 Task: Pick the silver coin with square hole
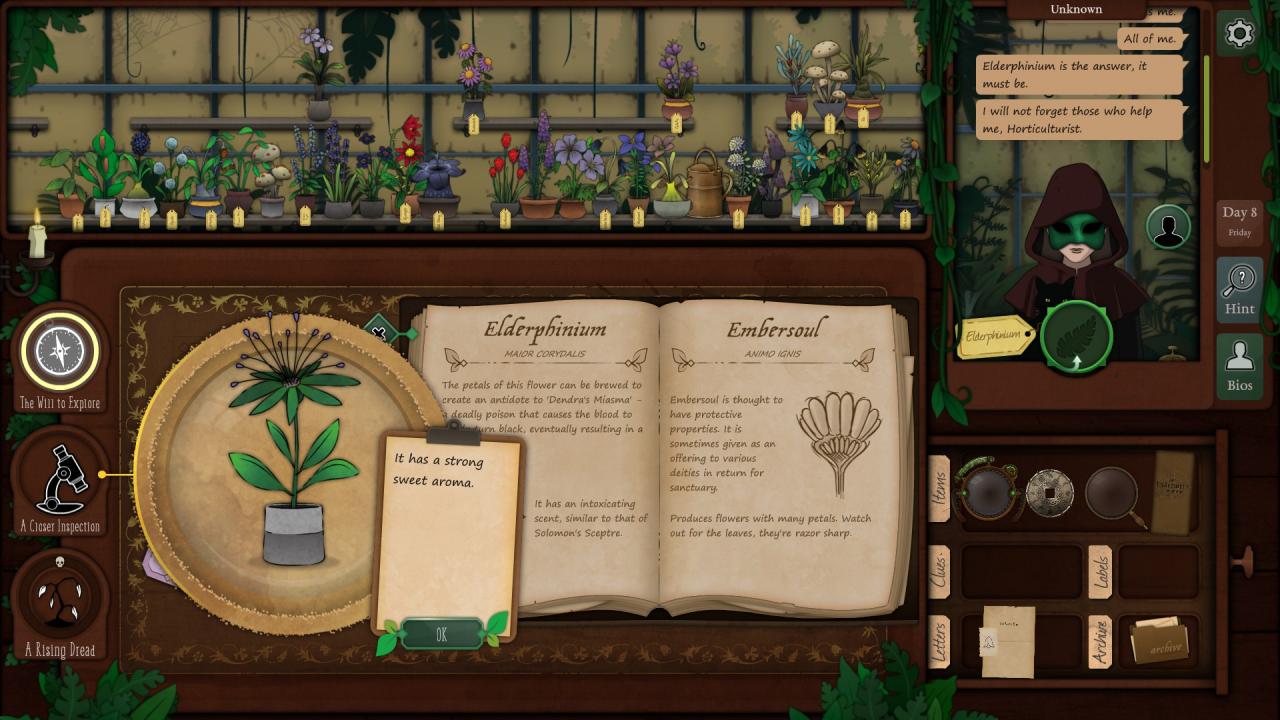[1050, 492]
